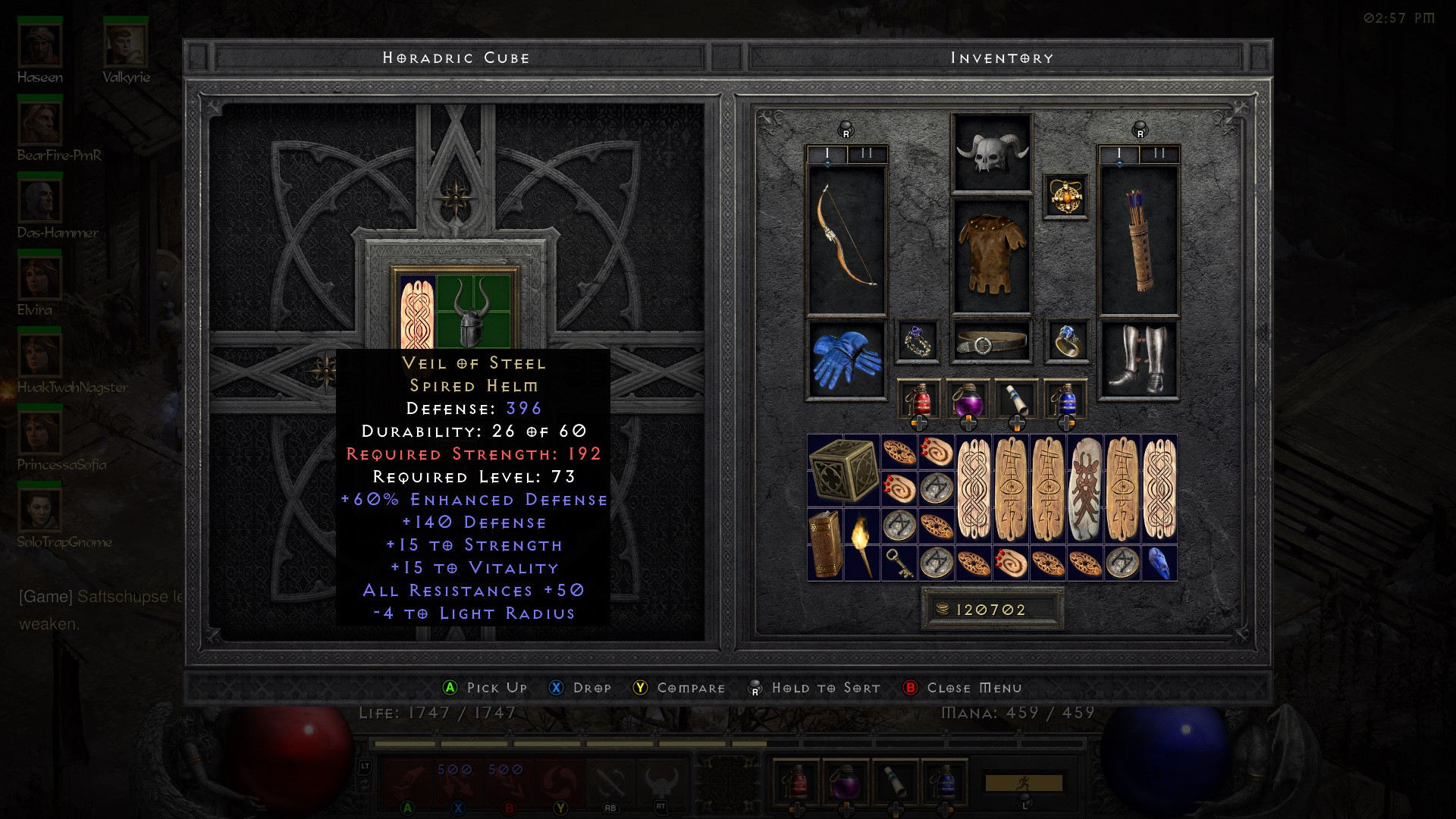This screenshot has width=1456, height=819.
Task: Click the Compare action button
Action: tap(677, 688)
